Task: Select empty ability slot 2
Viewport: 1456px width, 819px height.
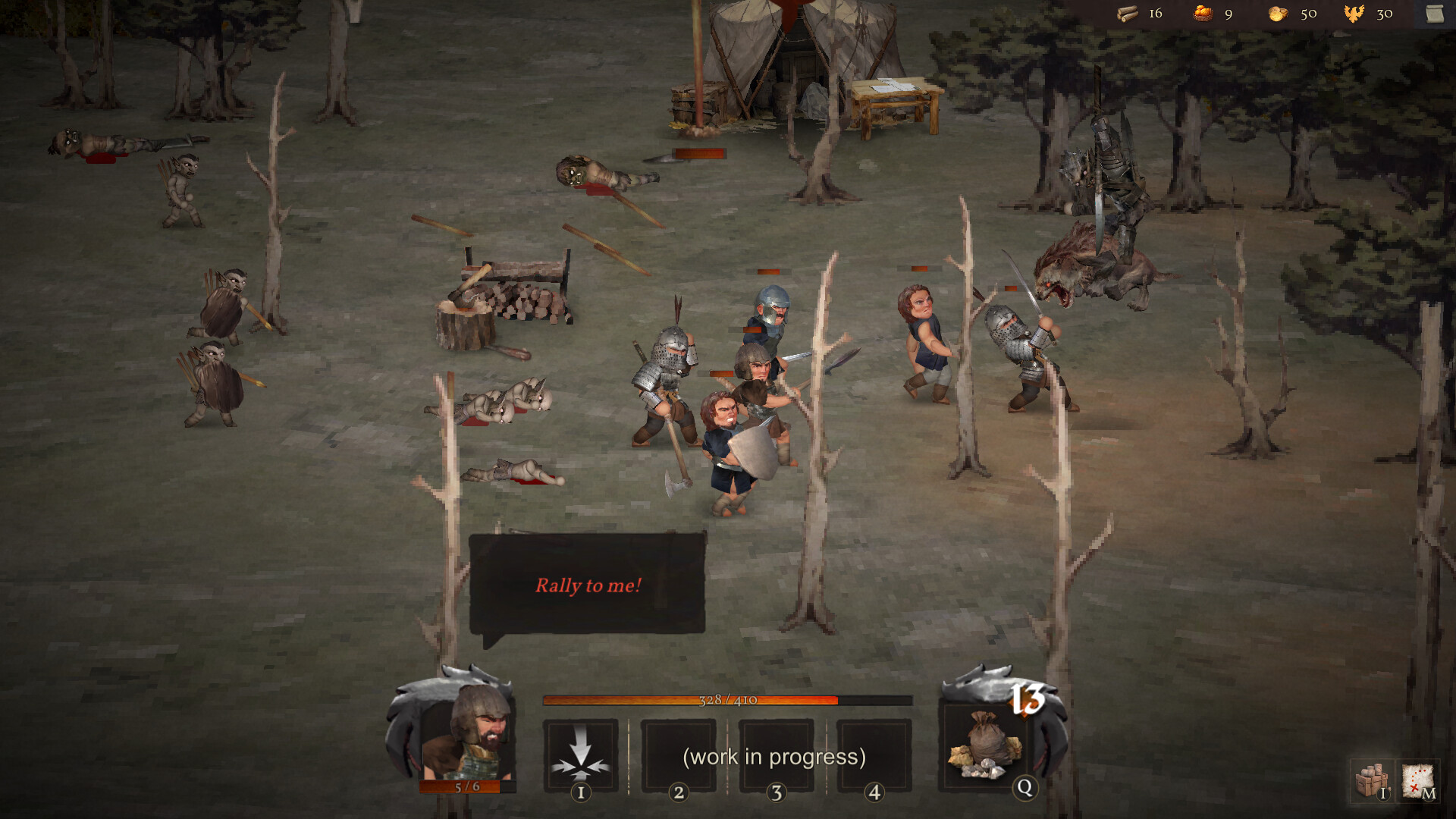Action: tap(679, 756)
